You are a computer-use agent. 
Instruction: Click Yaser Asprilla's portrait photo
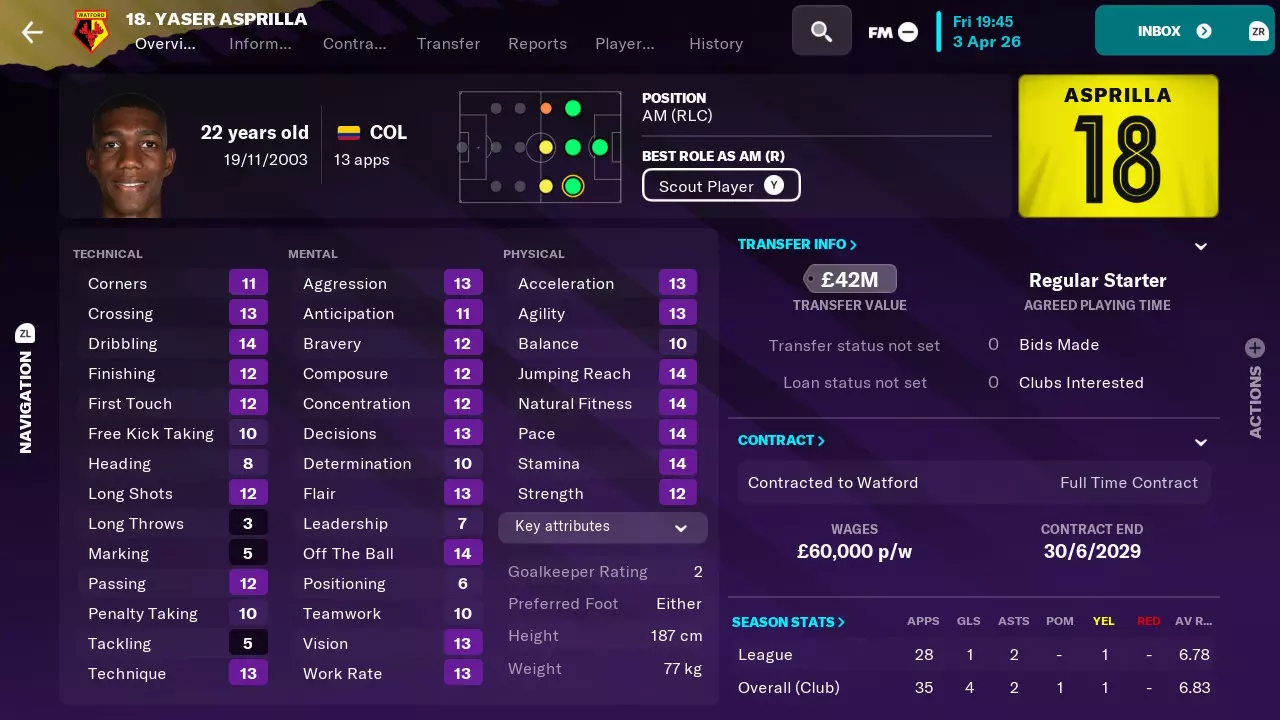[x=130, y=150]
